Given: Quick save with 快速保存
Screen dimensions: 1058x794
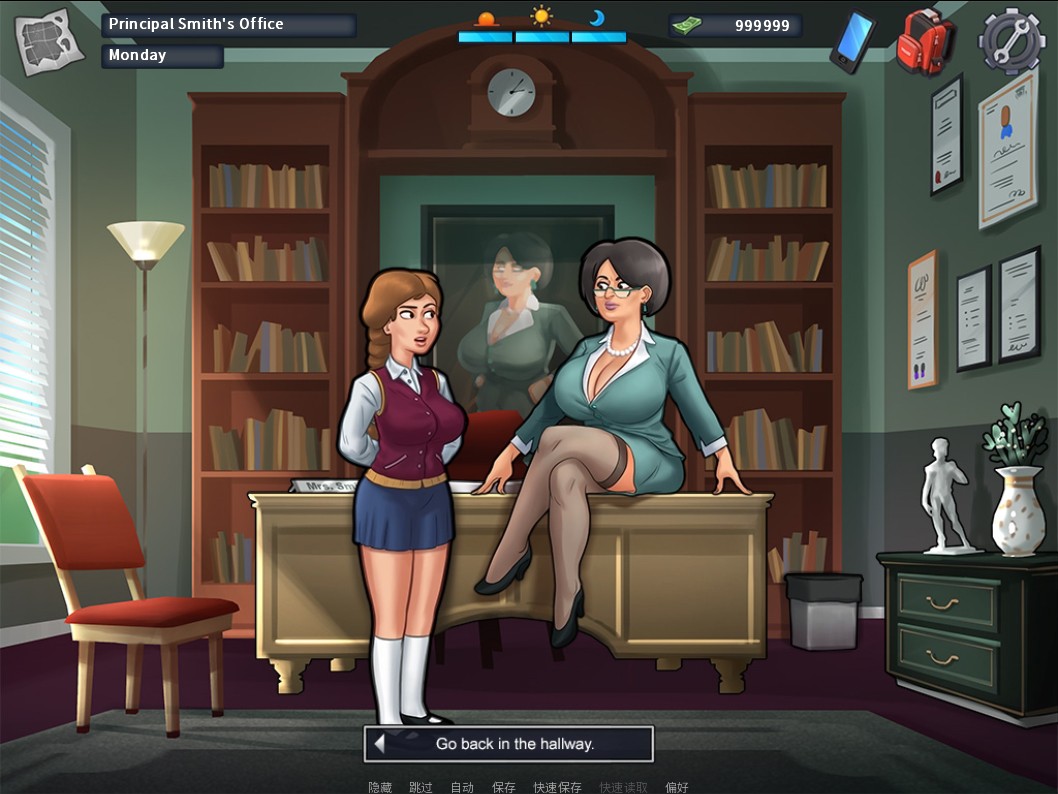Looking at the screenshot, I should (x=557, y=787).
